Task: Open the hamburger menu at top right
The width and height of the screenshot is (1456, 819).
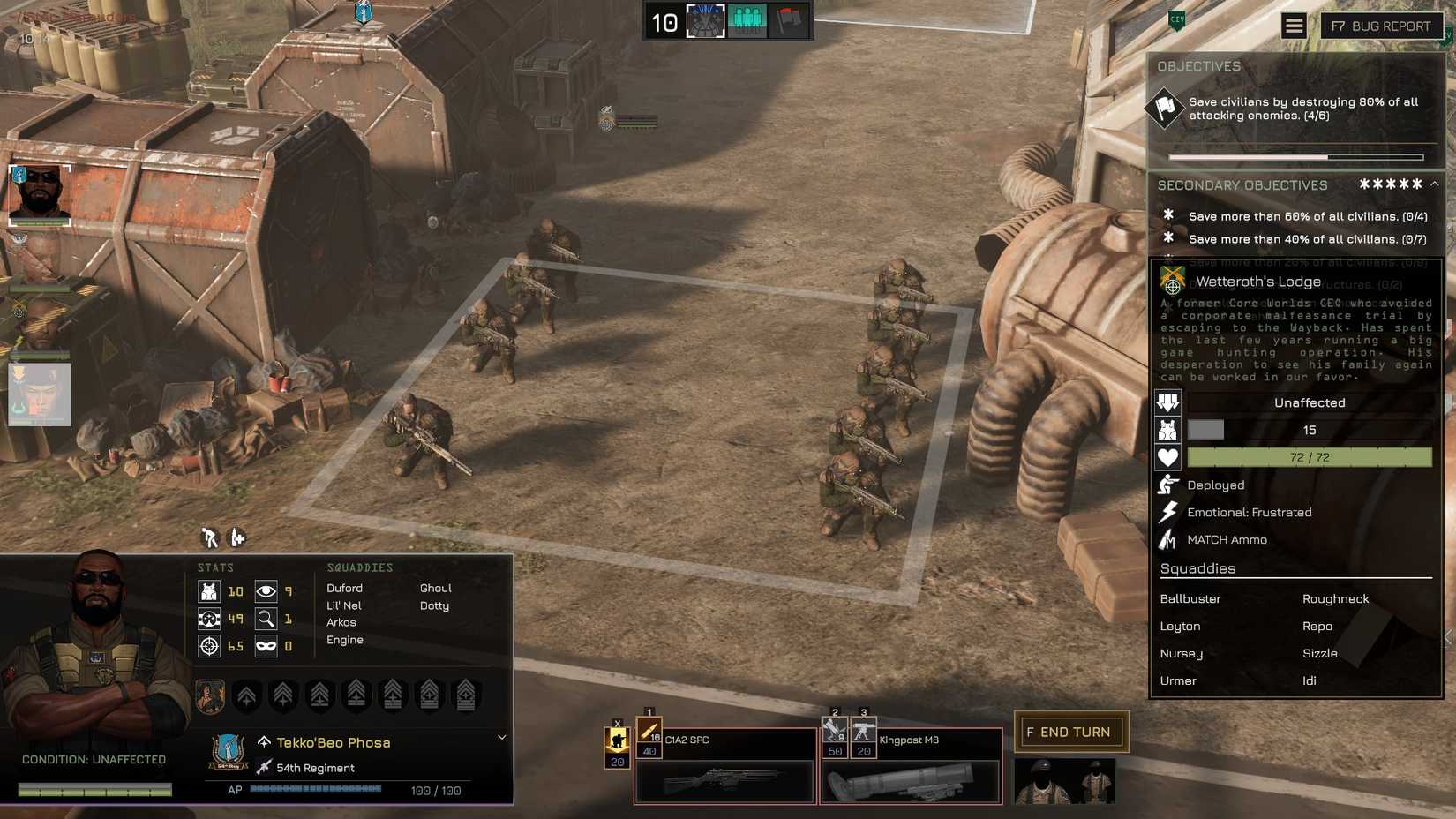Action: click(1294, 25)
